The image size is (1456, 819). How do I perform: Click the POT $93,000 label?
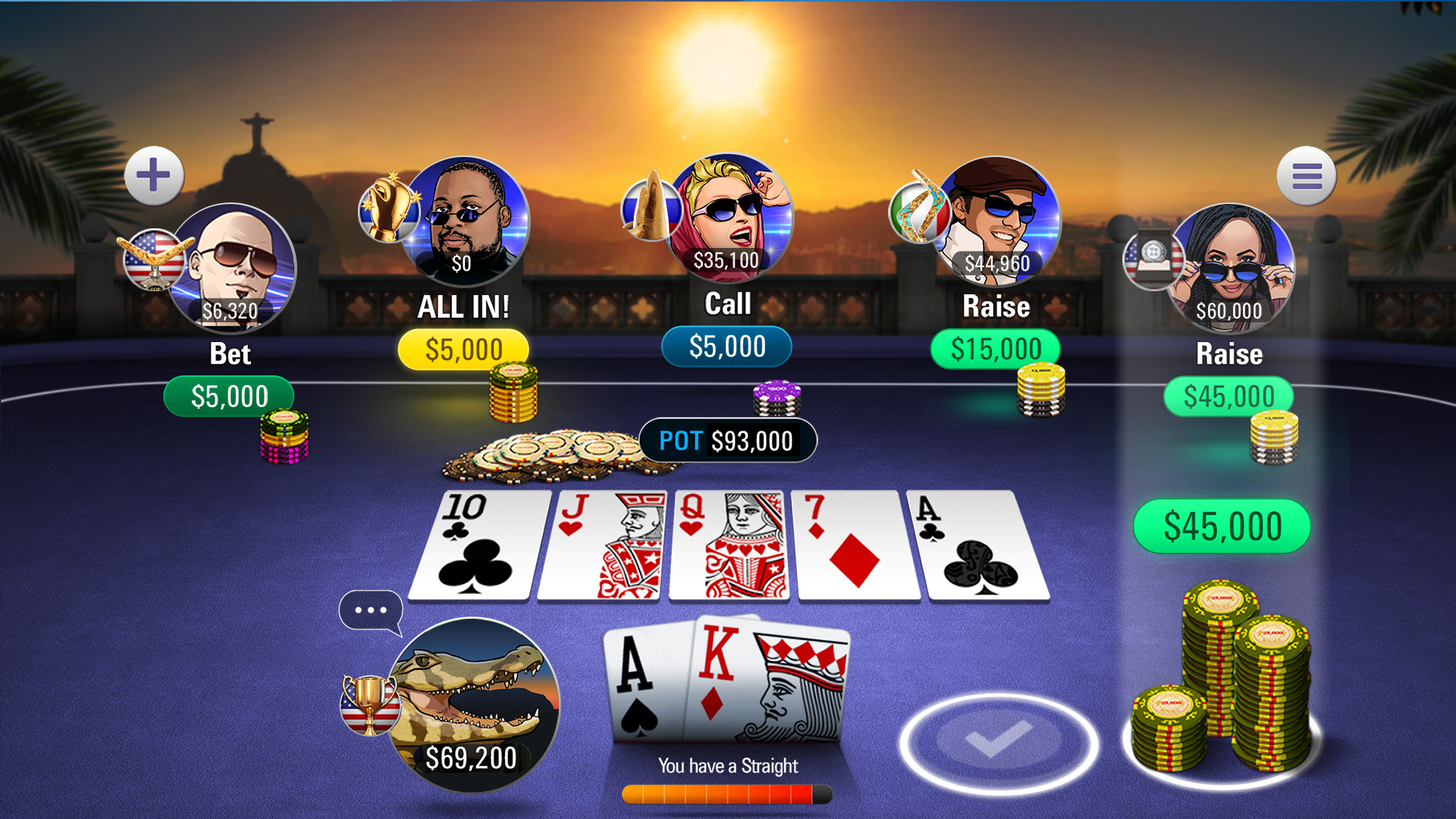727,441
